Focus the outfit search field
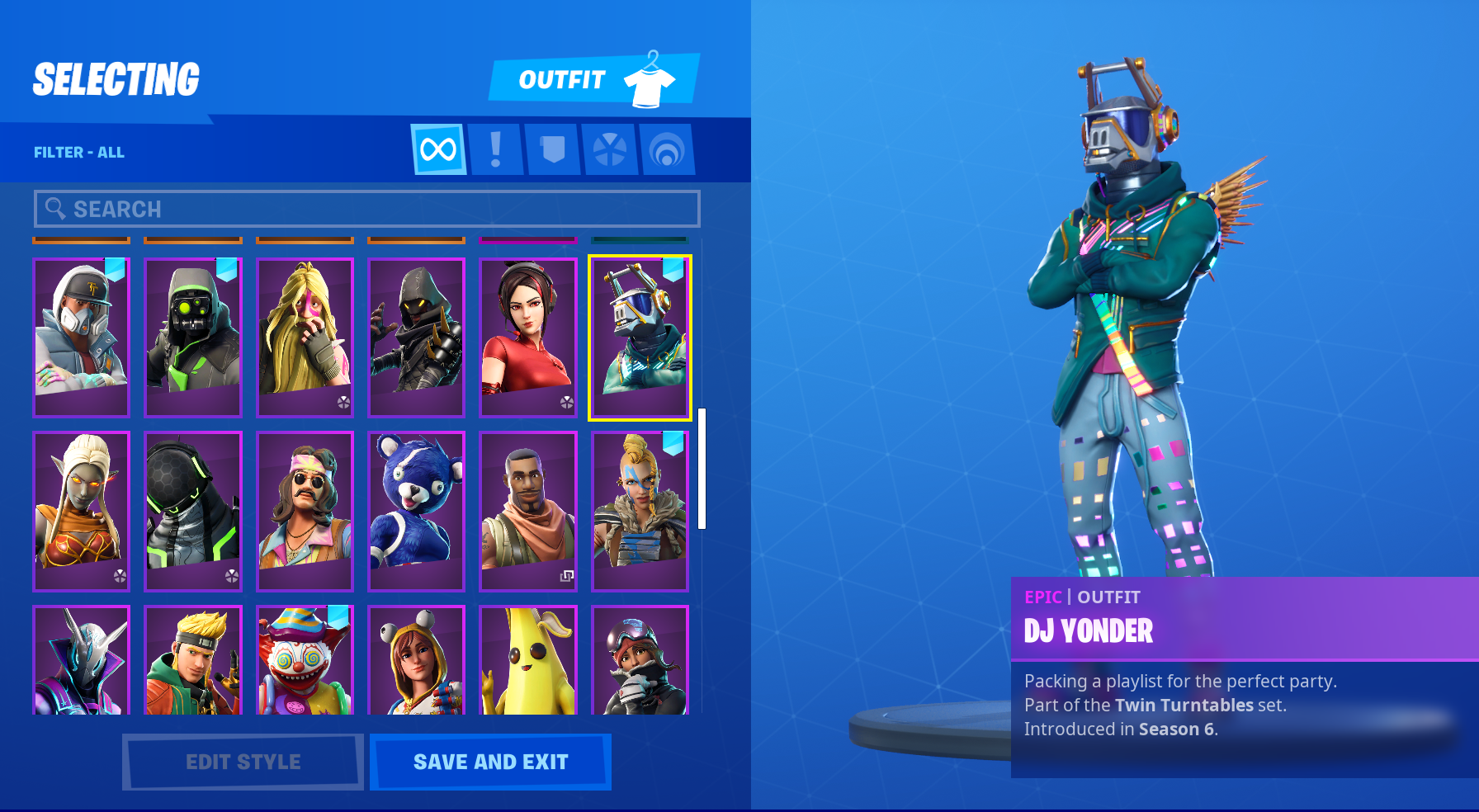The image size is (1479, 812). pyautogui.click(x=367, y=209)
